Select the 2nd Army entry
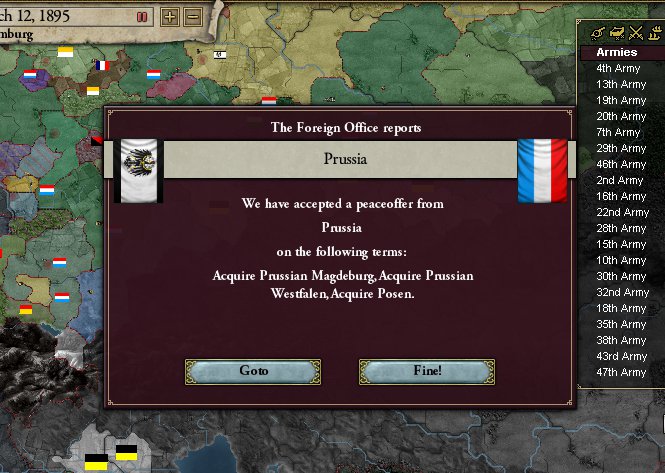 618,180
